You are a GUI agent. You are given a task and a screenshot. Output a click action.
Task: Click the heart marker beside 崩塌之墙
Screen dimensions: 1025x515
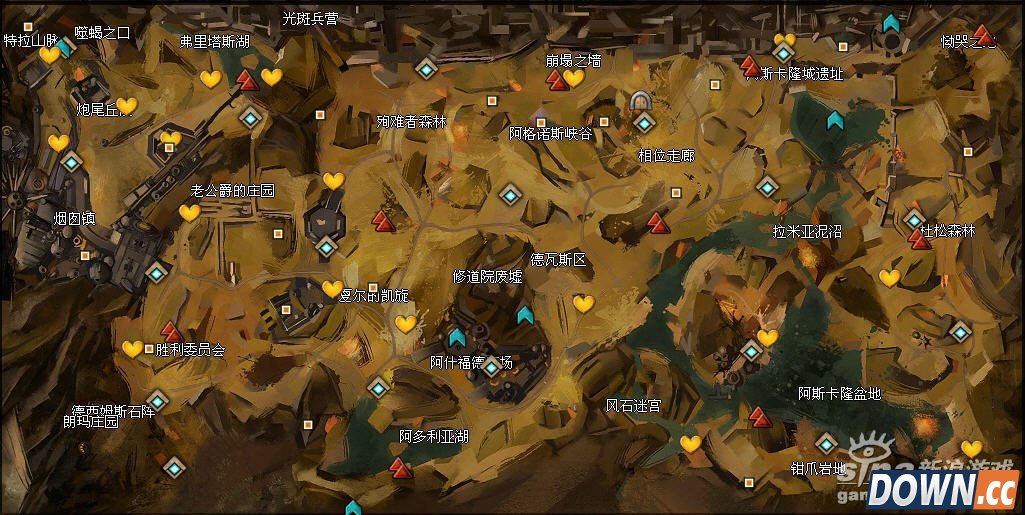click(x=573, y=78)
